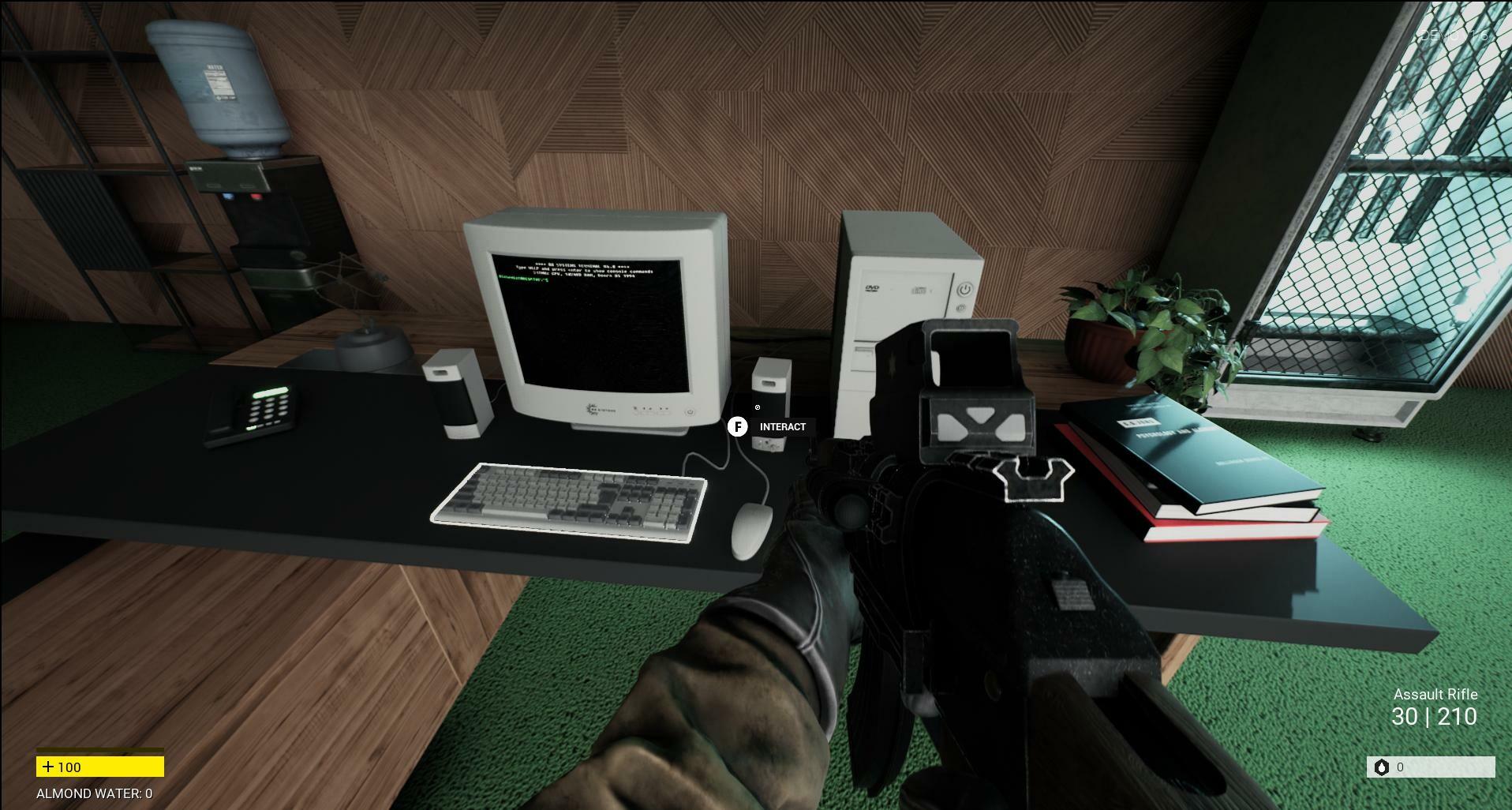This screenshot has width=1512, height=810.
Task: Toggle the cold water tap on the cooler
Action: point(228,196)
